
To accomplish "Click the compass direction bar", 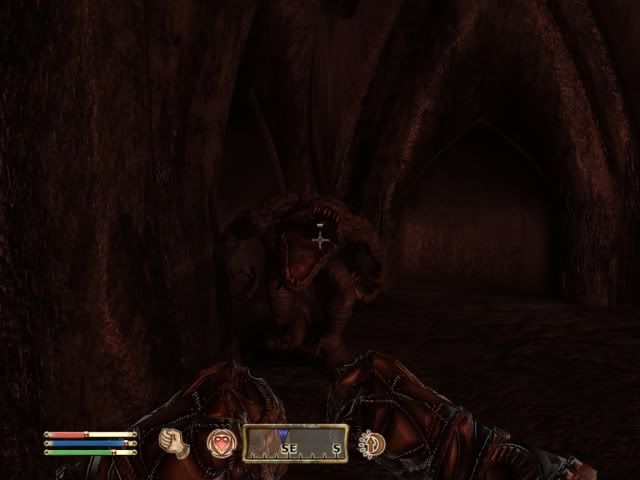I will (x=295, y=443).
